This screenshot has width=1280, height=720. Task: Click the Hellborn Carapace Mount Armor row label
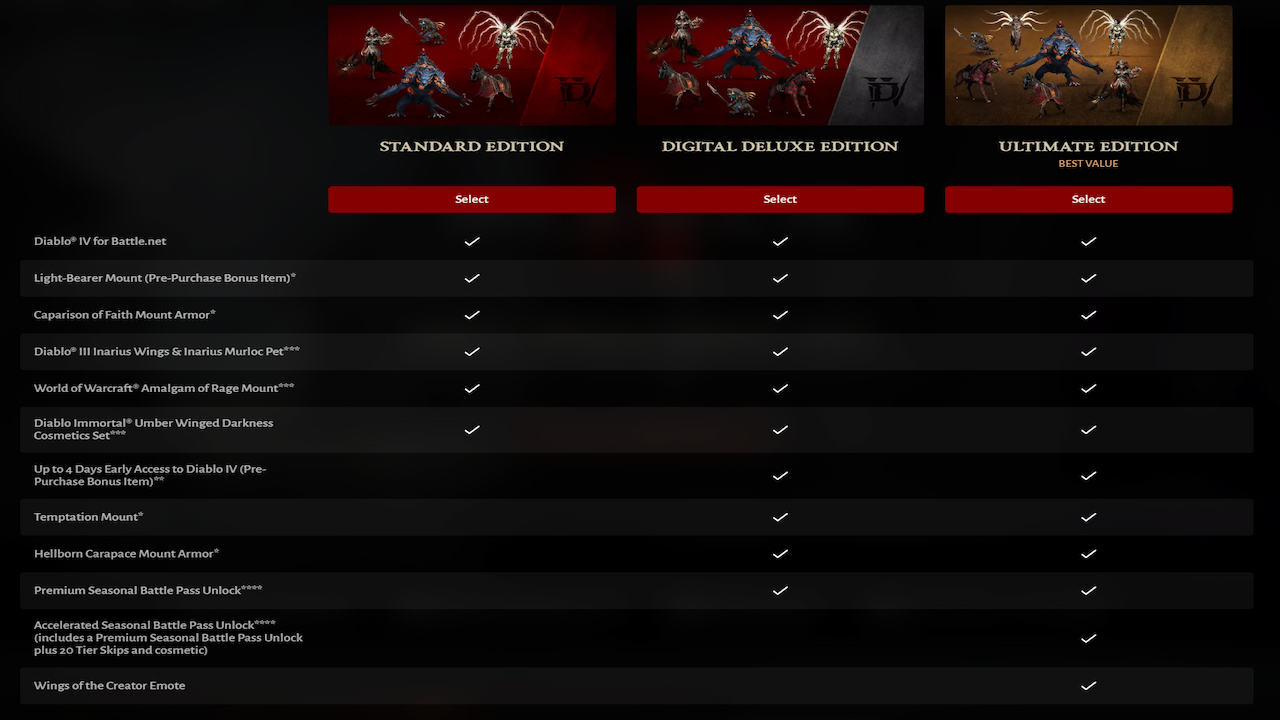click(125, 553)
